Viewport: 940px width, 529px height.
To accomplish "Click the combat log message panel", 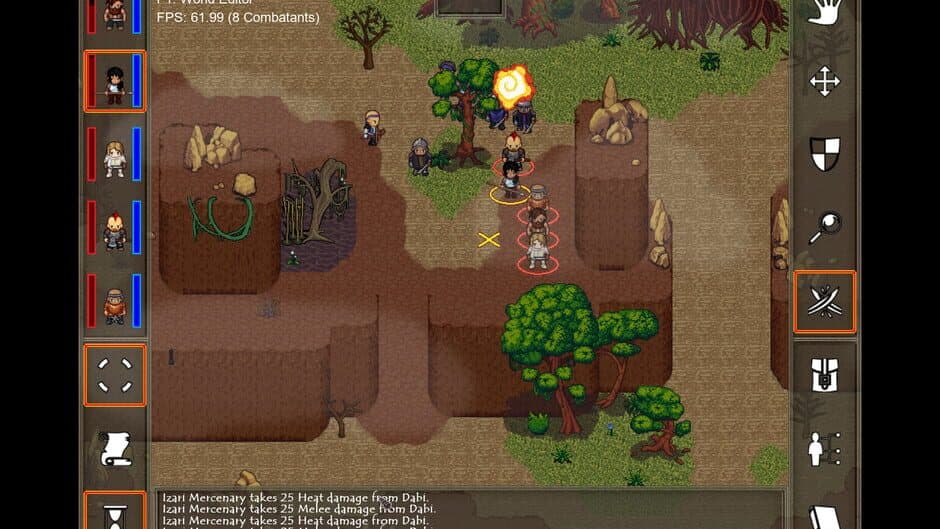I will click(470, 510).
